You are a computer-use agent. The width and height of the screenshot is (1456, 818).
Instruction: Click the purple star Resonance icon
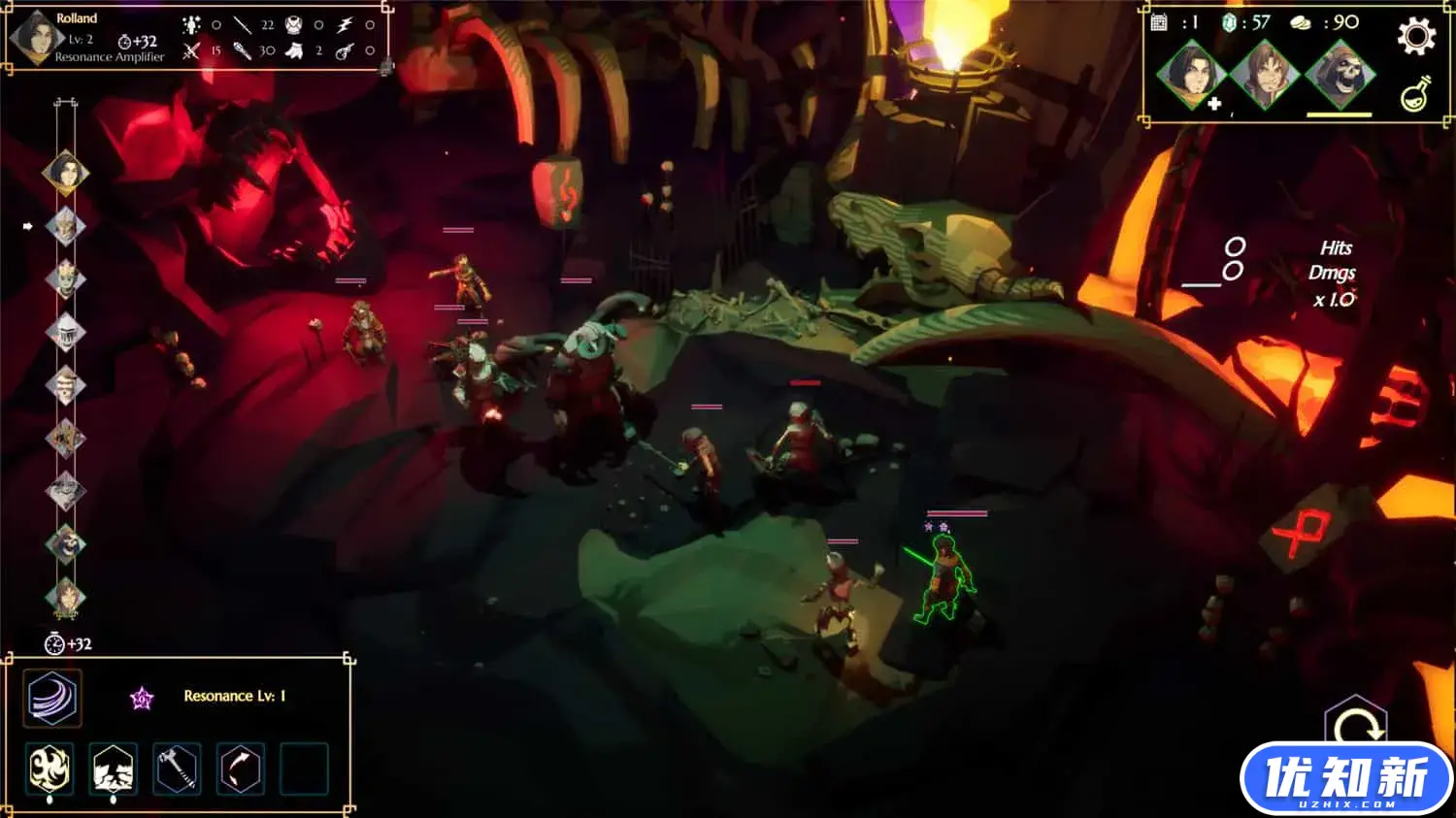coord(142,698)
